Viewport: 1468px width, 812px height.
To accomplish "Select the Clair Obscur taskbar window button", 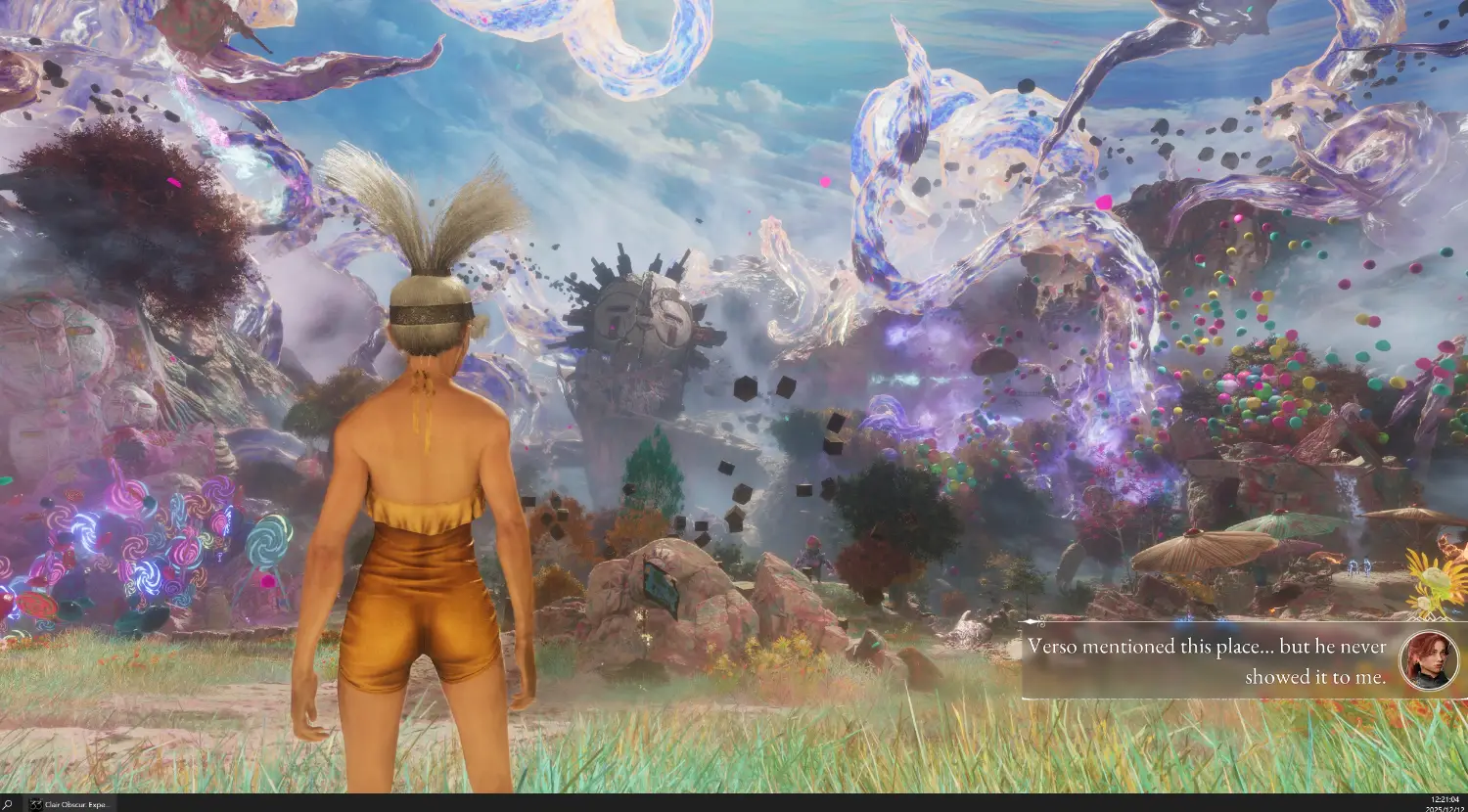I will pyautogui.click(x=69, y=804).
